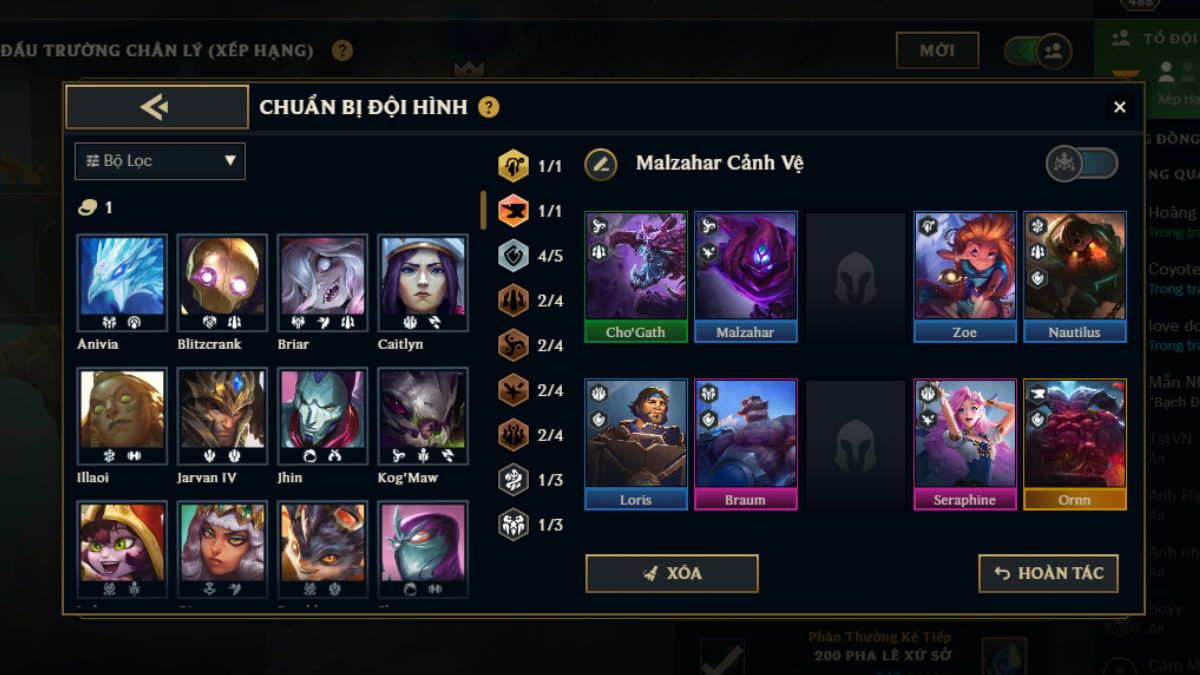Clear the team with the XÓA button
The image size is (1200, 675).
(x=671, y=573)
